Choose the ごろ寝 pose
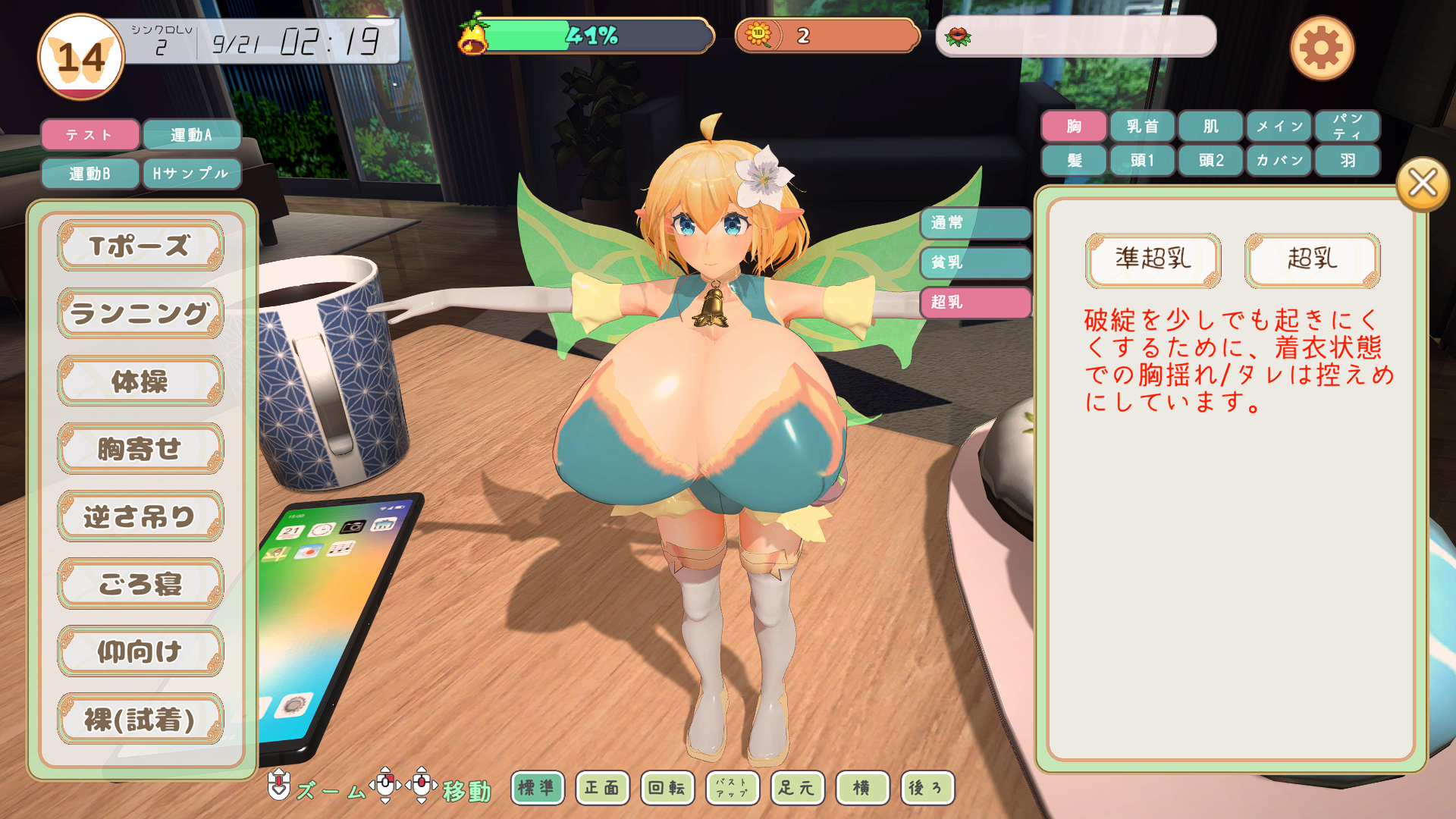Screen dimensions: 1456x819 [140, 584]
